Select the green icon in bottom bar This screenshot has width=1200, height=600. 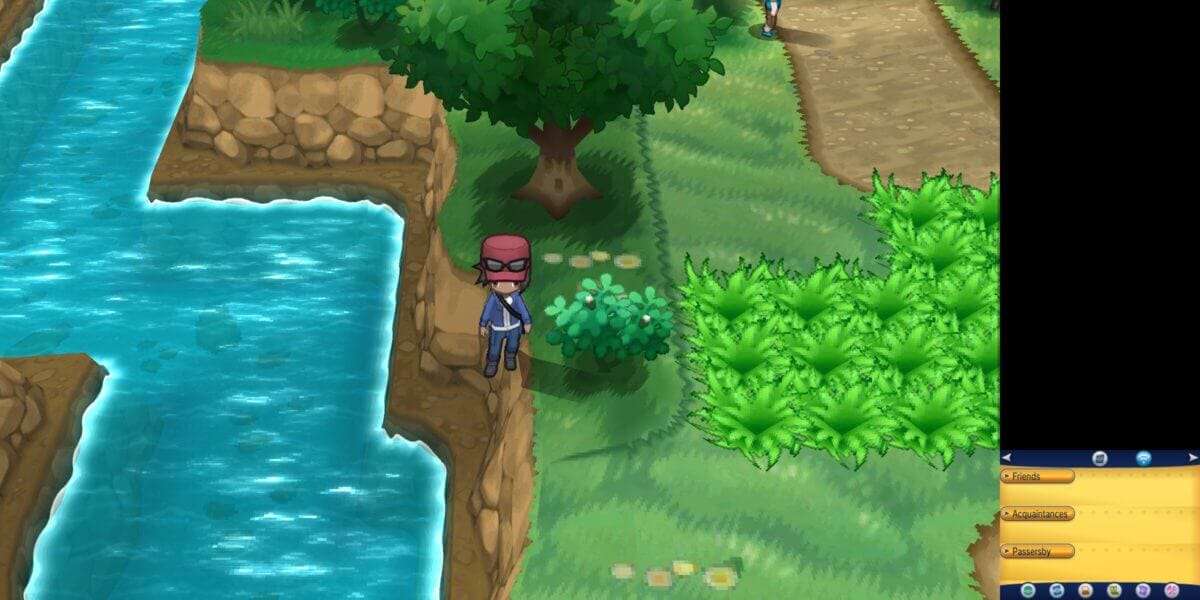tap(1114, 591)
